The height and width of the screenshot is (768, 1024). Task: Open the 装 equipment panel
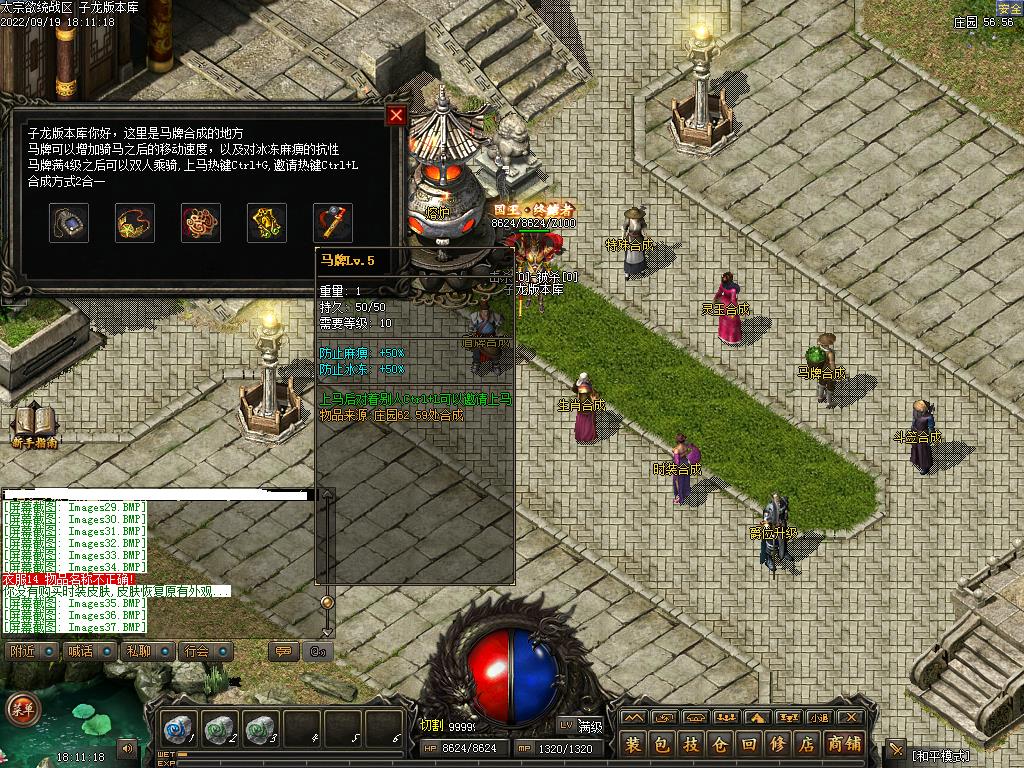[633, 744]
